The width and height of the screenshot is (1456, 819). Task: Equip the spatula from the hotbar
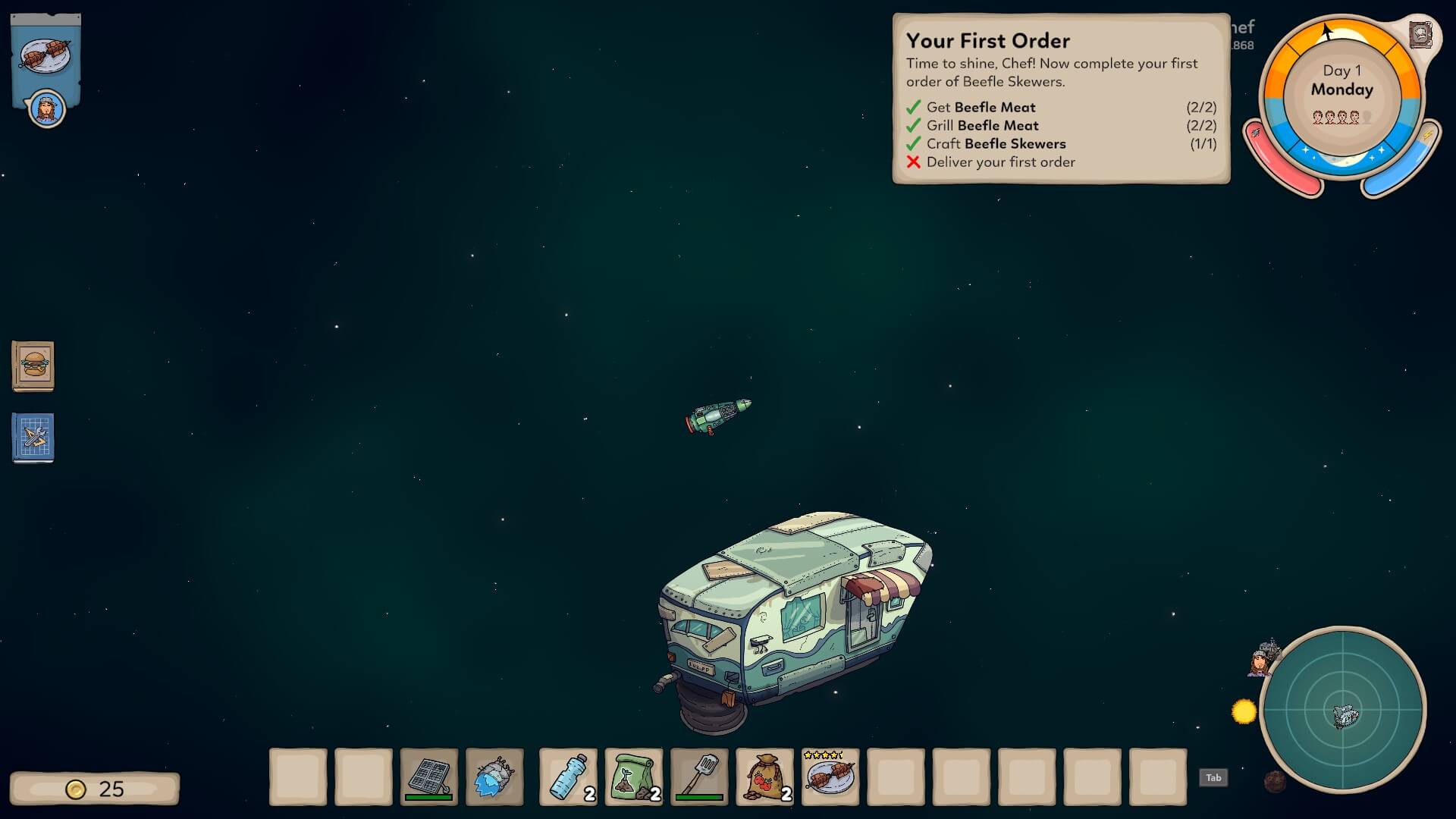[x=699, y=777]
